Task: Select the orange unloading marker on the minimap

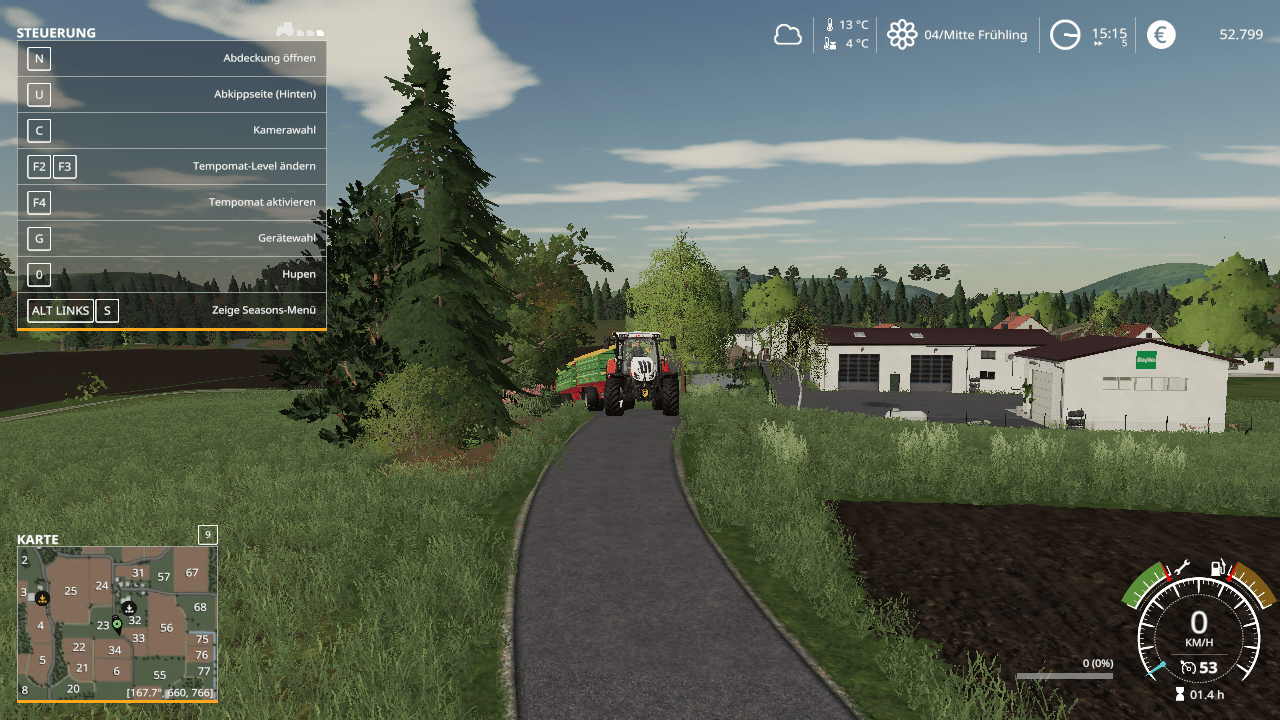Action: [42, 598]
